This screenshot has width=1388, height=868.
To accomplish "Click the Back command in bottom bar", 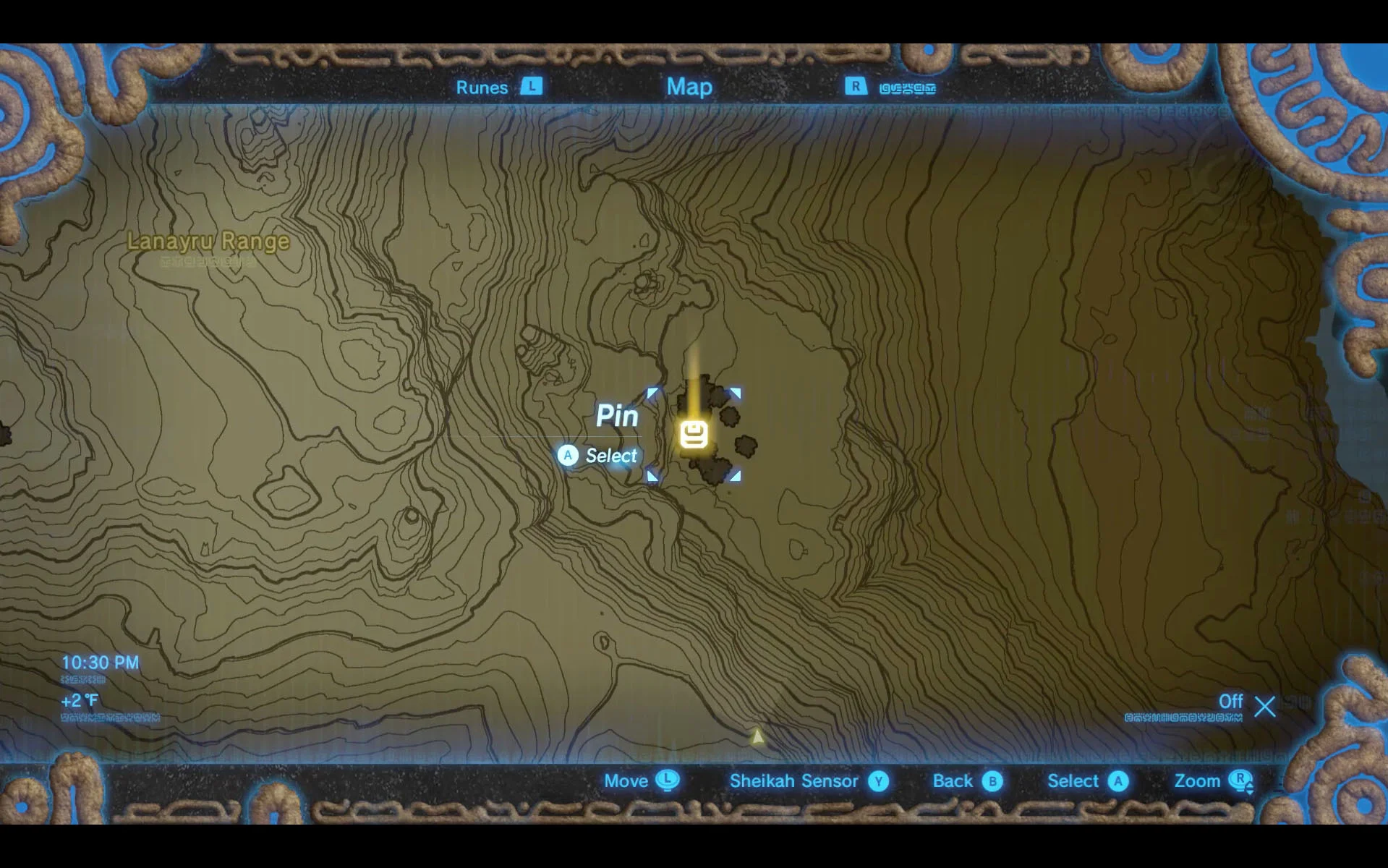I will click(x=952, y=782).
